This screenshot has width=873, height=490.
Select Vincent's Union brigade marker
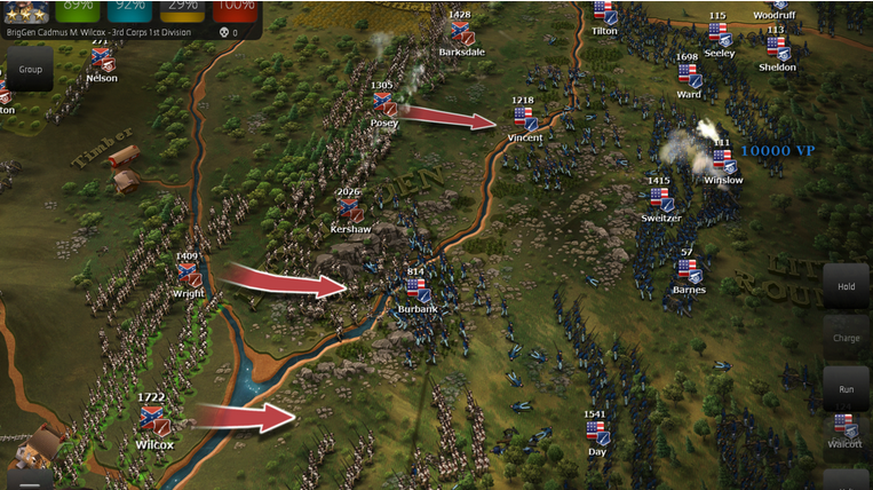(x=524, y=119)
